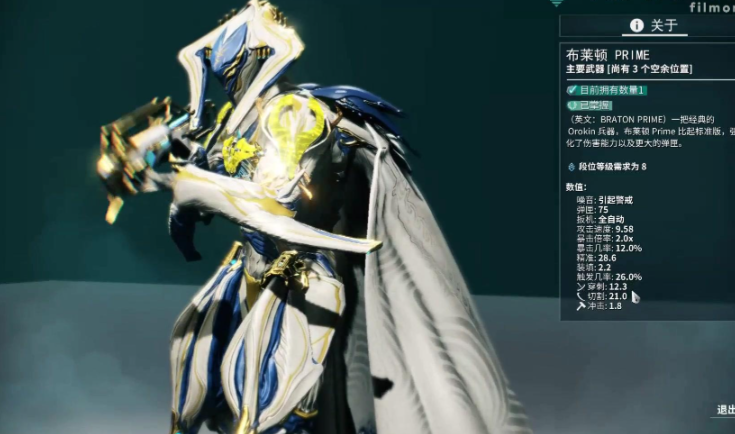This screenshot has height=434, width=735.
Task: Click the 退出 exit button
Action: [725, 409]
